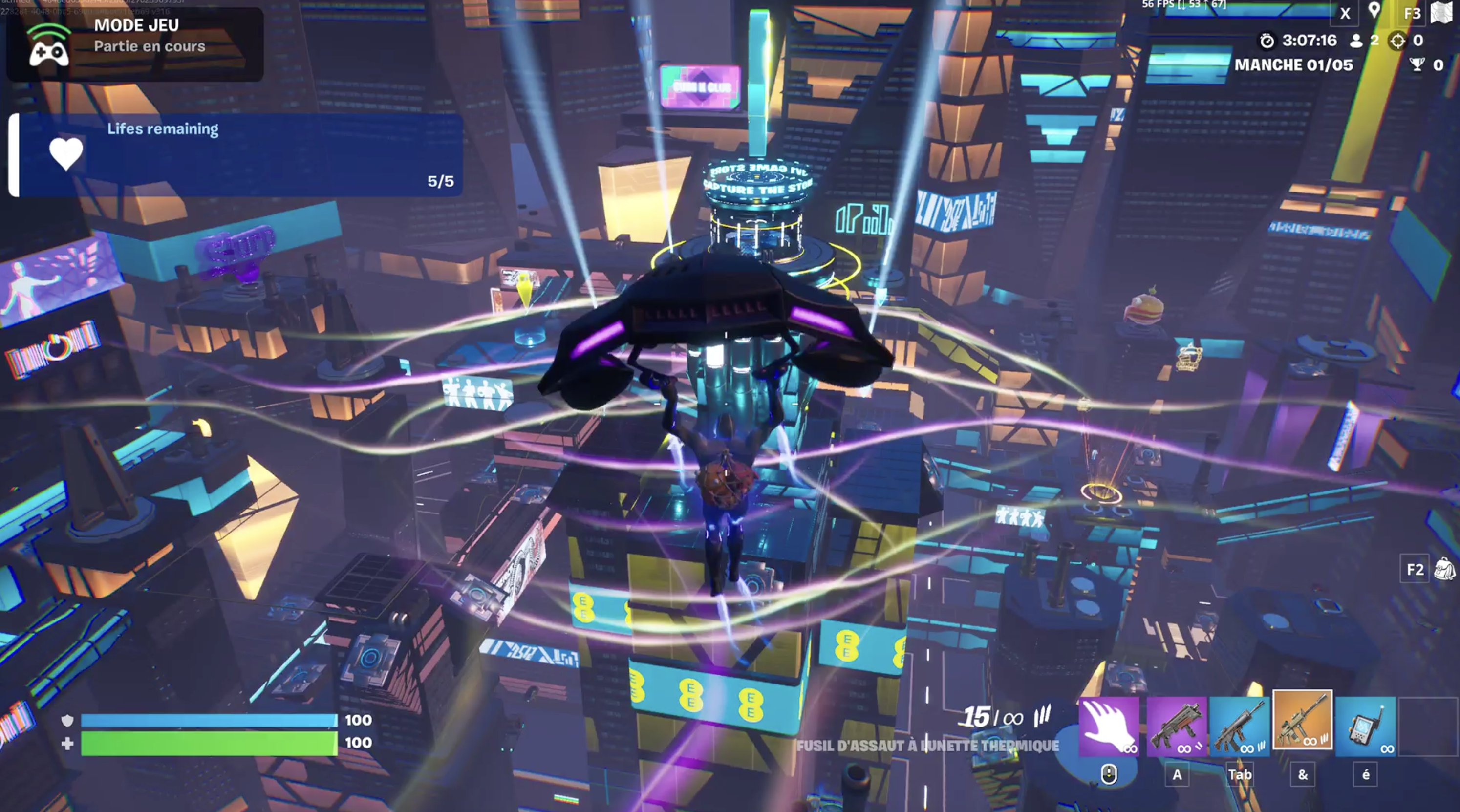Switch to the blue rifle slot
Screen dimensions: 1460x812
pos(1240,727)
